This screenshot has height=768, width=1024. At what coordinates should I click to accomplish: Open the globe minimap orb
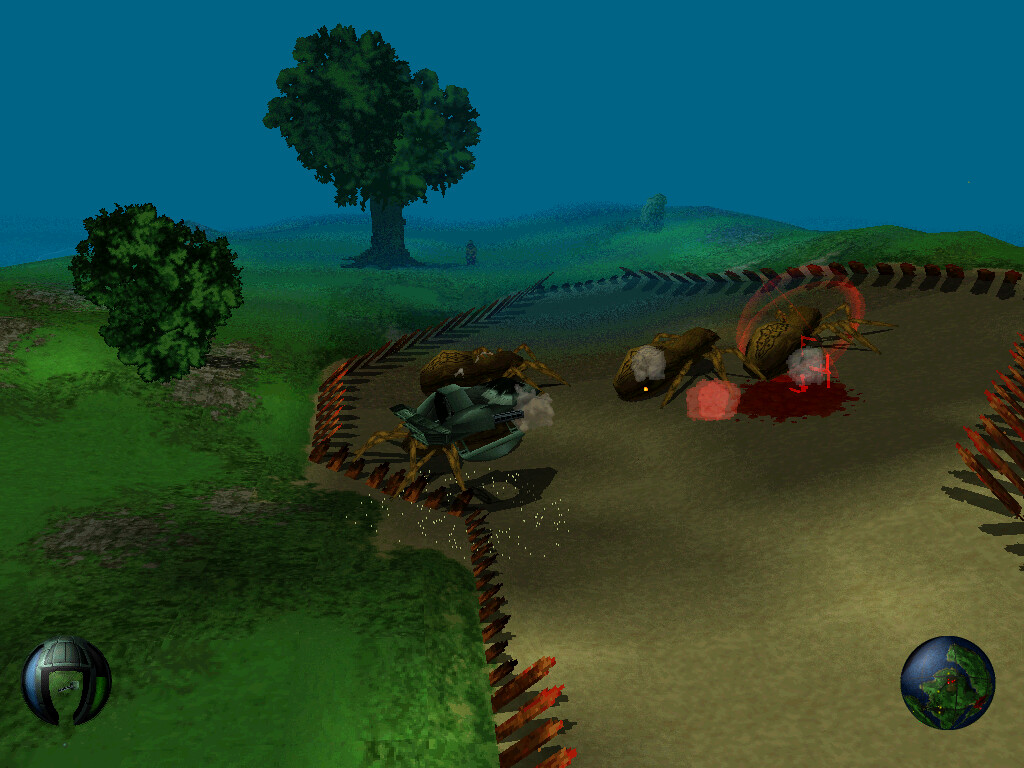(947, 682)
